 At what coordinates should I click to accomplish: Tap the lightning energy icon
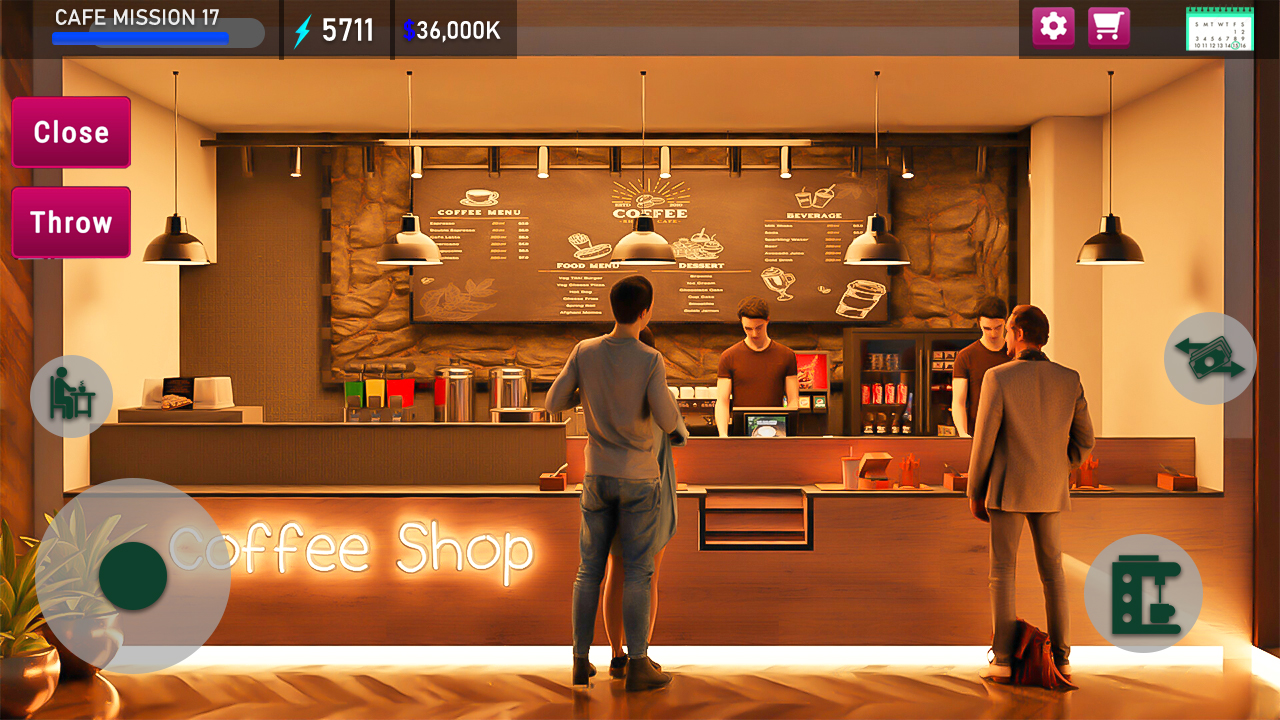point(302,28)
